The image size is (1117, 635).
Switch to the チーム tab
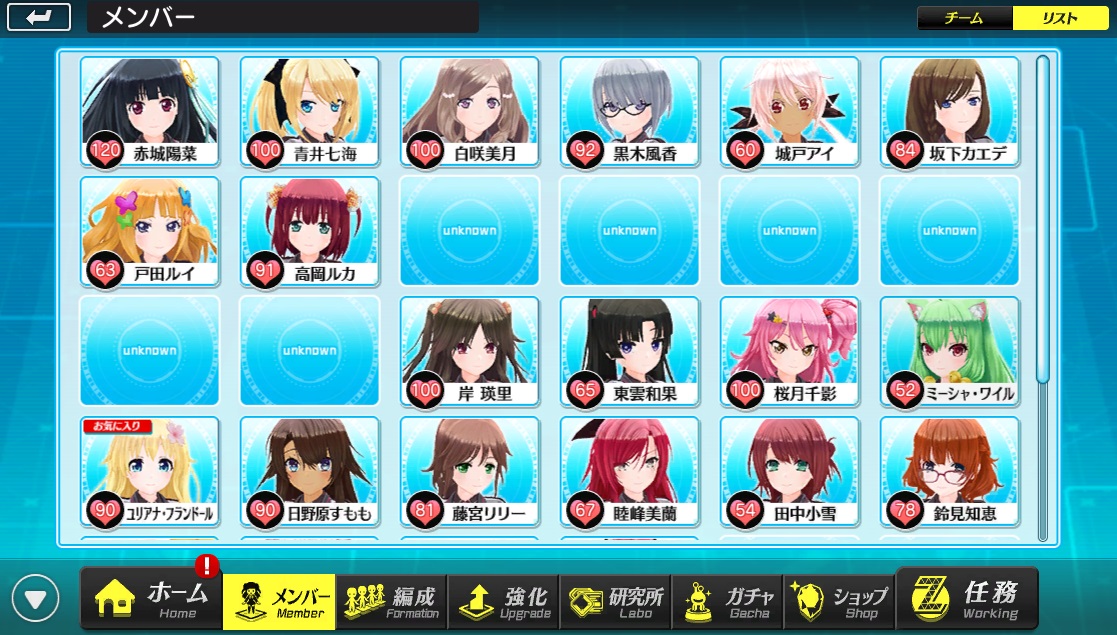(964, 19)
